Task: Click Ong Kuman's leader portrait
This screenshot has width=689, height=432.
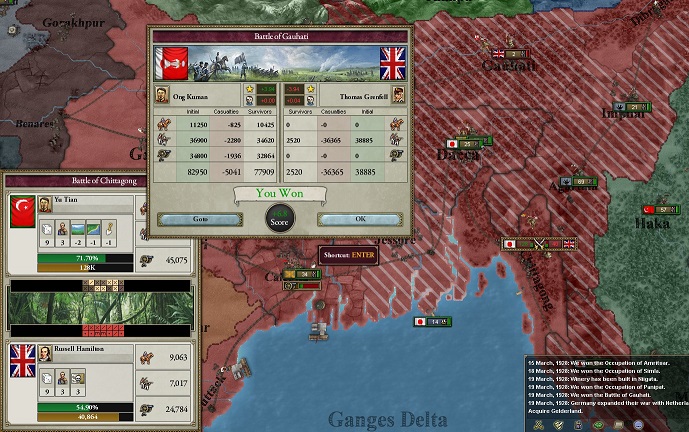Action: [162, 94]
